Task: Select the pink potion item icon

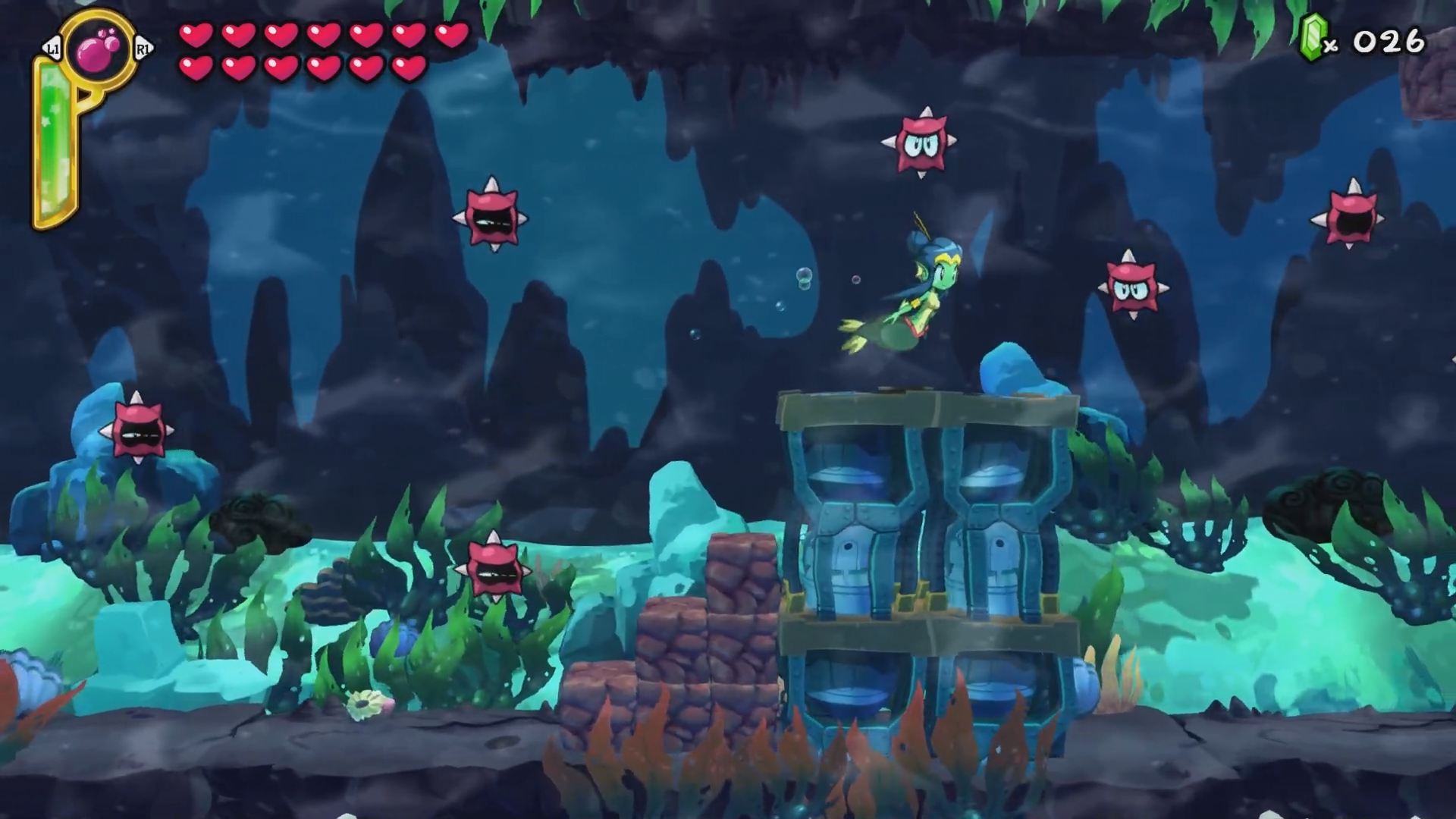Action: coord(99,50)
